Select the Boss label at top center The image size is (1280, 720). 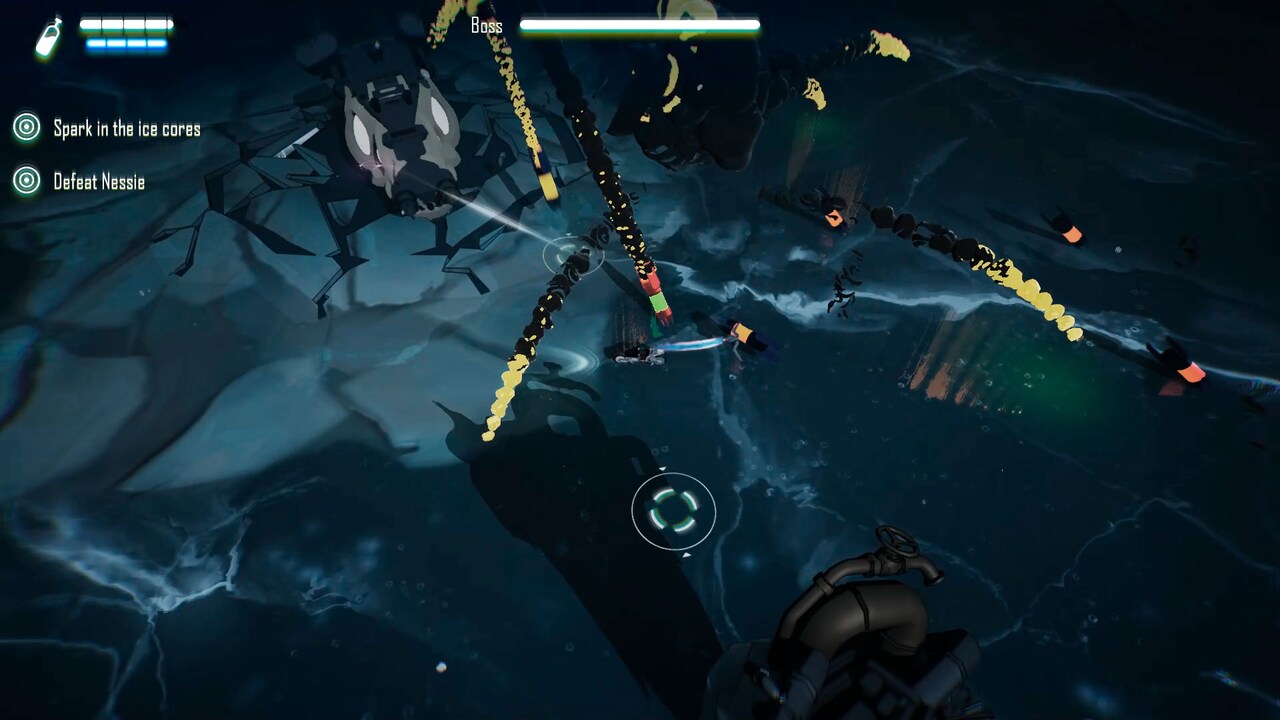483,25
